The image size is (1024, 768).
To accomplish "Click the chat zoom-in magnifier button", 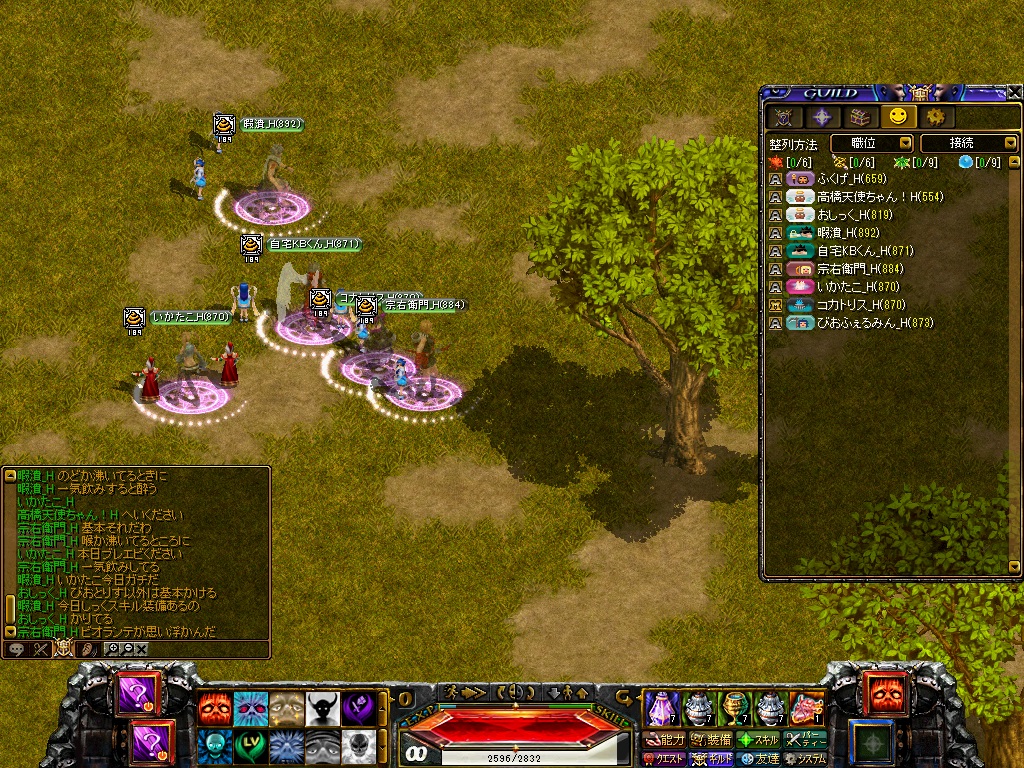I will (113, 649).
